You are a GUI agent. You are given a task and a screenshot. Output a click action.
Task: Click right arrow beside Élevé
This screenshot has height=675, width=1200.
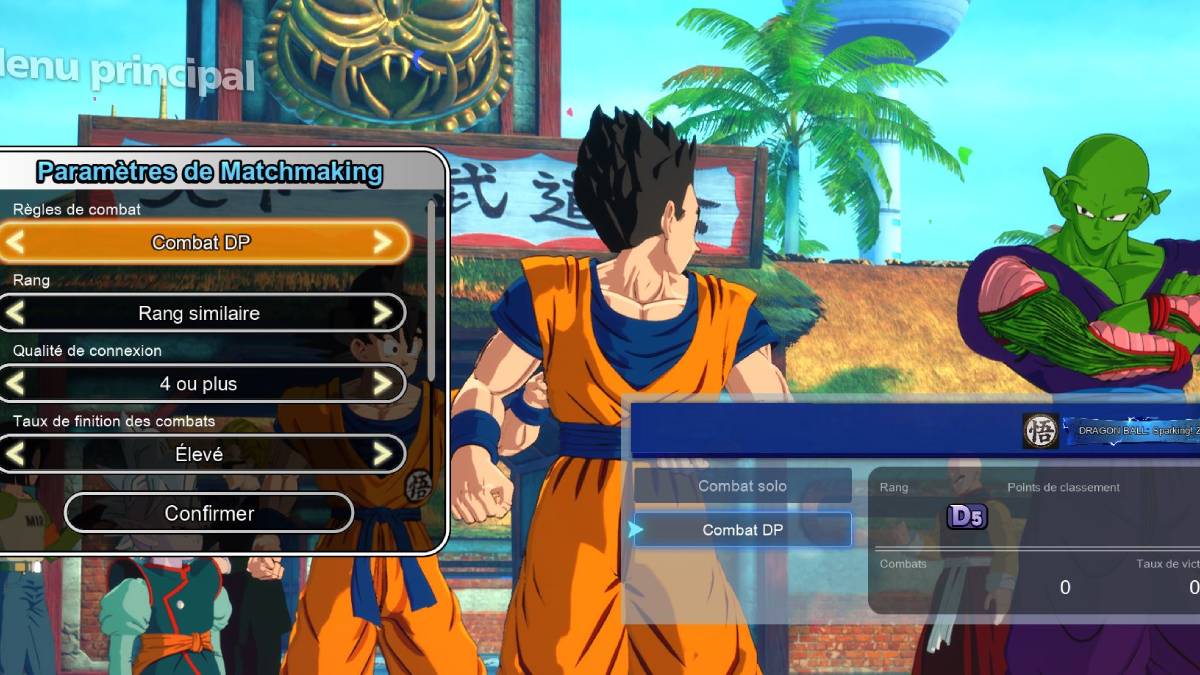[x=382, y=454]
